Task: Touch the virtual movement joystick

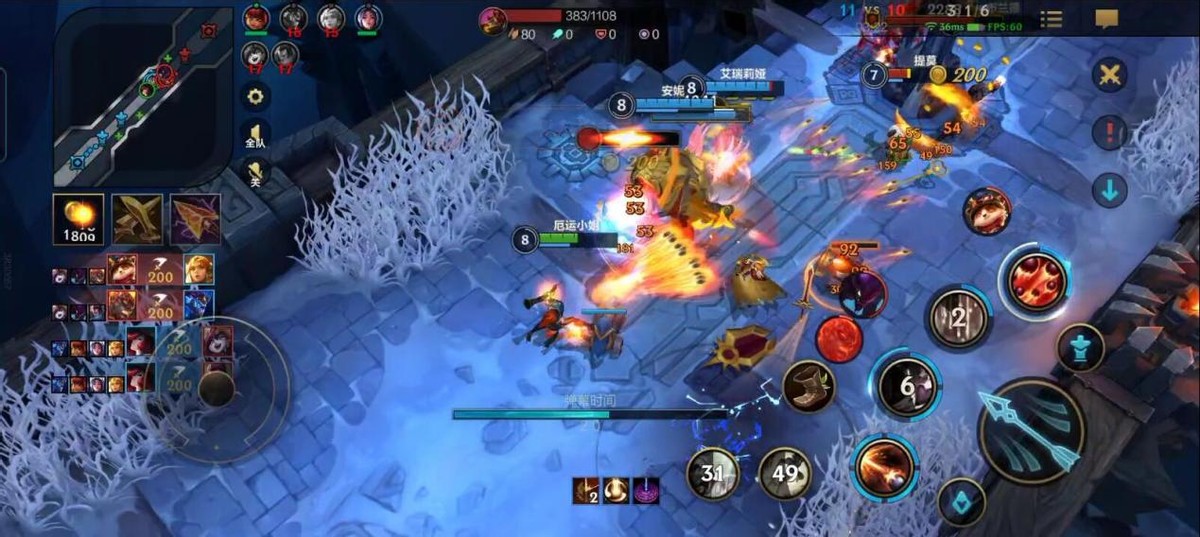Action: [215, 388]
